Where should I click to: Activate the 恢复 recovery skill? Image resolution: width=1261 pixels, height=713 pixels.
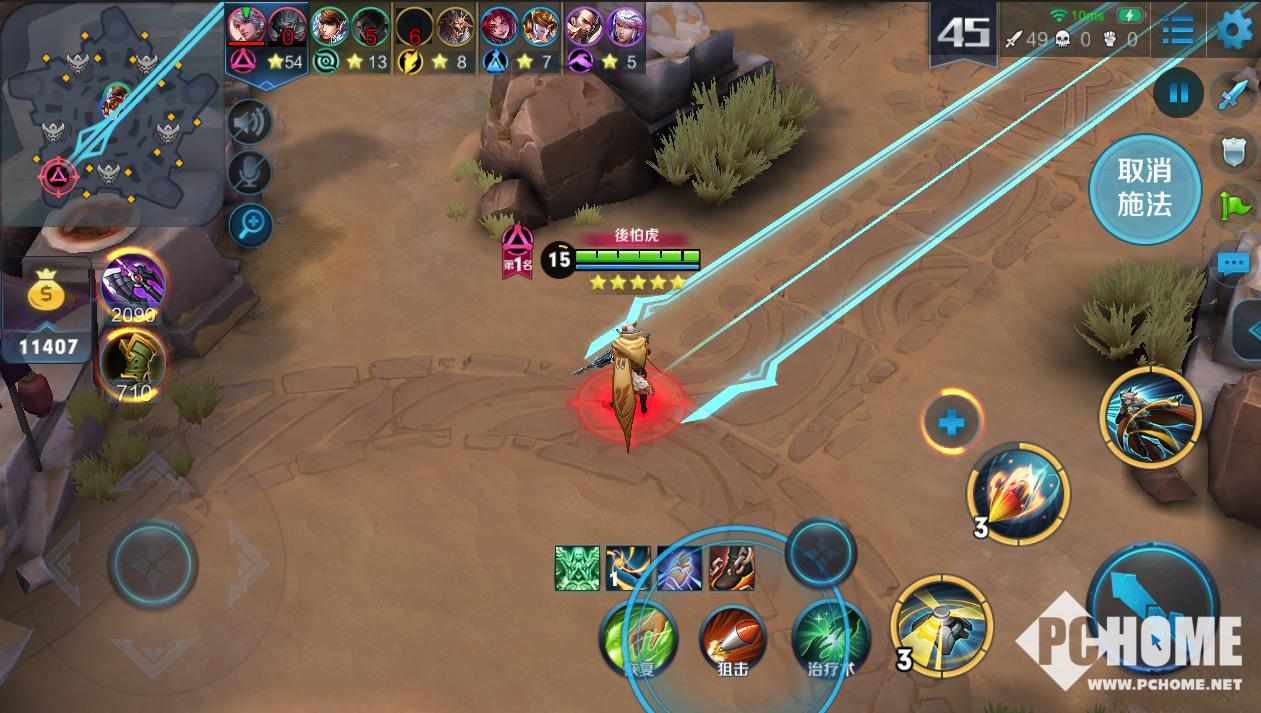click(638, 637)
